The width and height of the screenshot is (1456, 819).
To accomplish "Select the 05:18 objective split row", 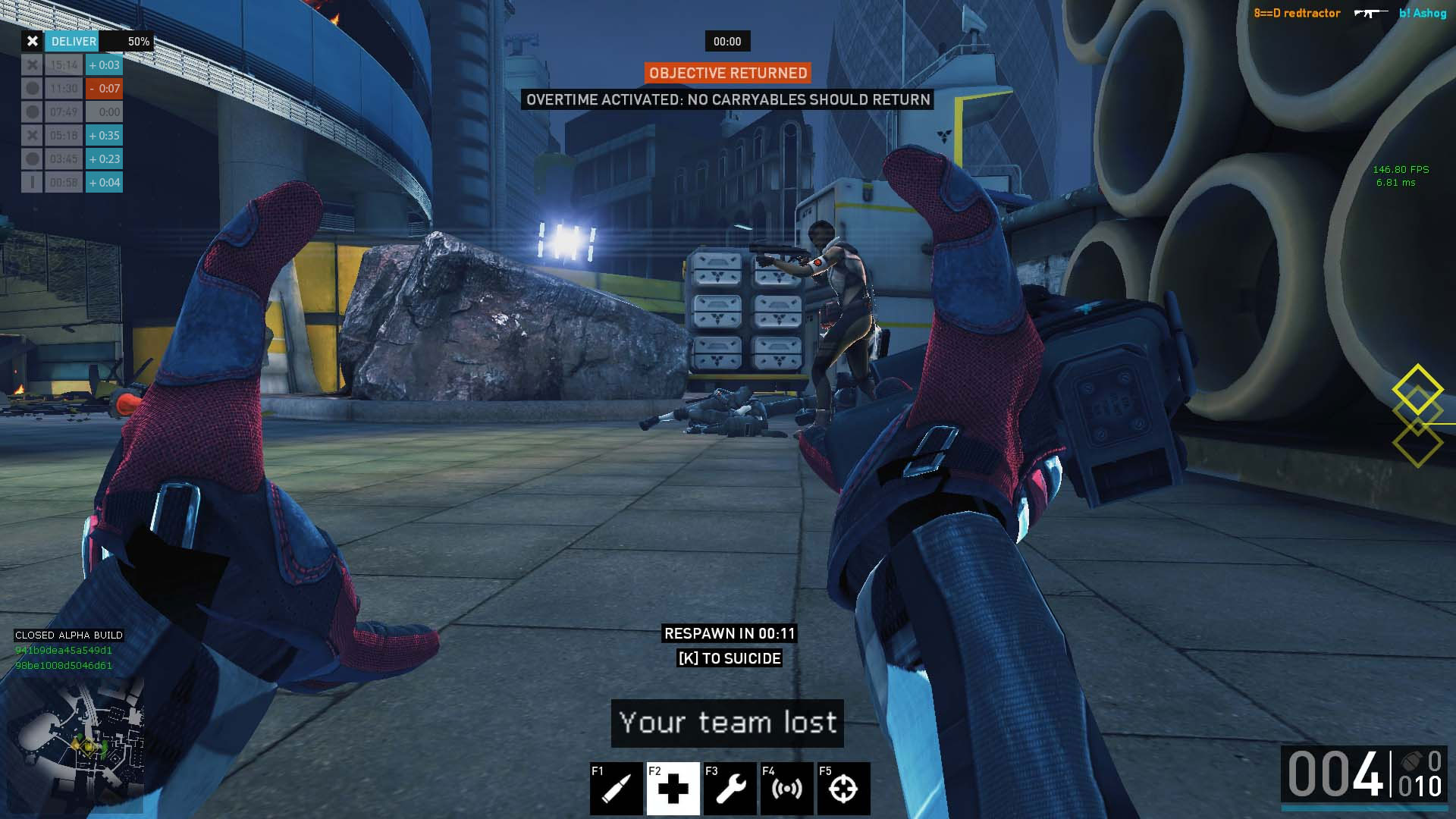I will [x=72, y=136].
